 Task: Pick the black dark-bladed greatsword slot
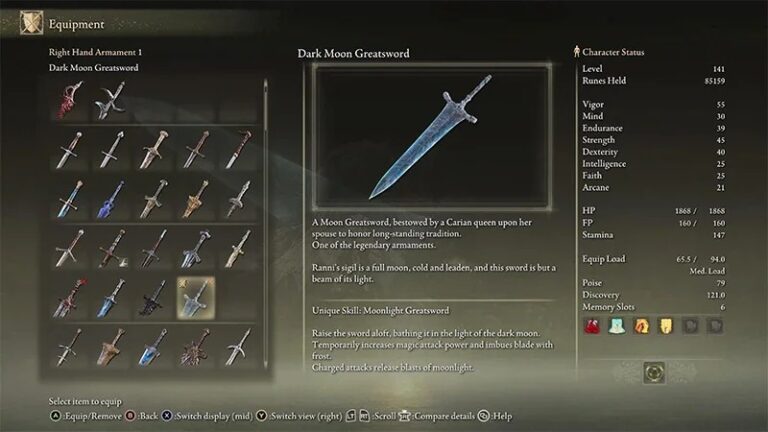[153, 298]
